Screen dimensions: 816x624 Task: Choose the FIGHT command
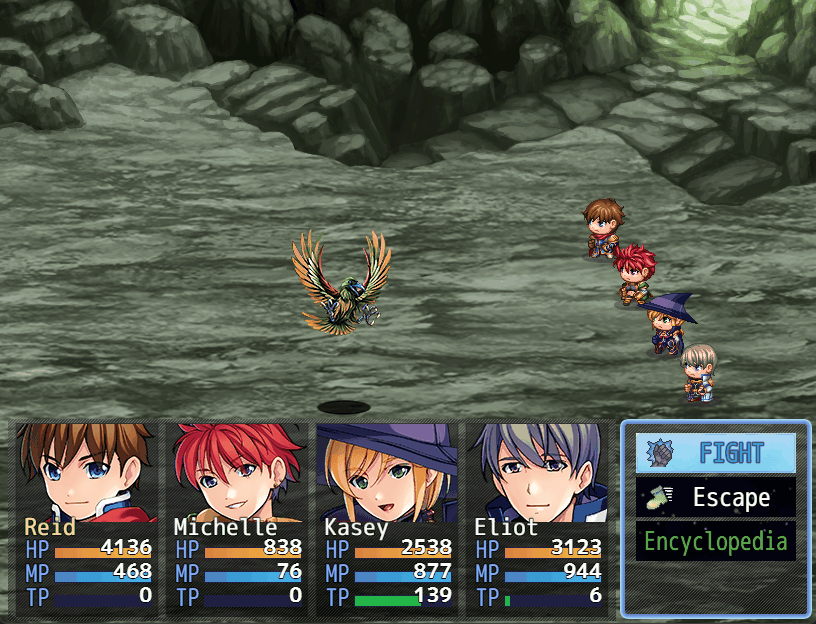(x=716, y=453)
